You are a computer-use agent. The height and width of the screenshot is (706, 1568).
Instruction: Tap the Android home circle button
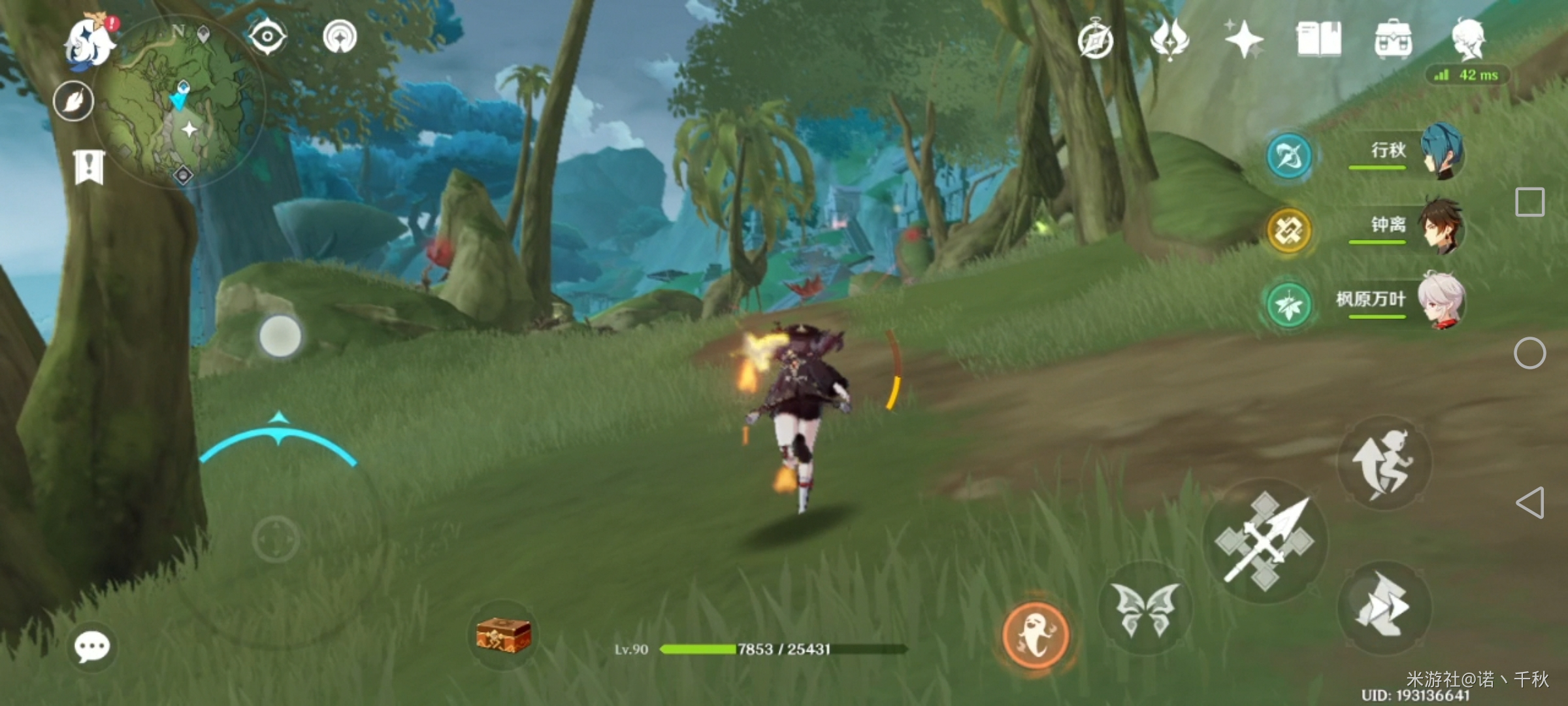[x=1529, y=354]
